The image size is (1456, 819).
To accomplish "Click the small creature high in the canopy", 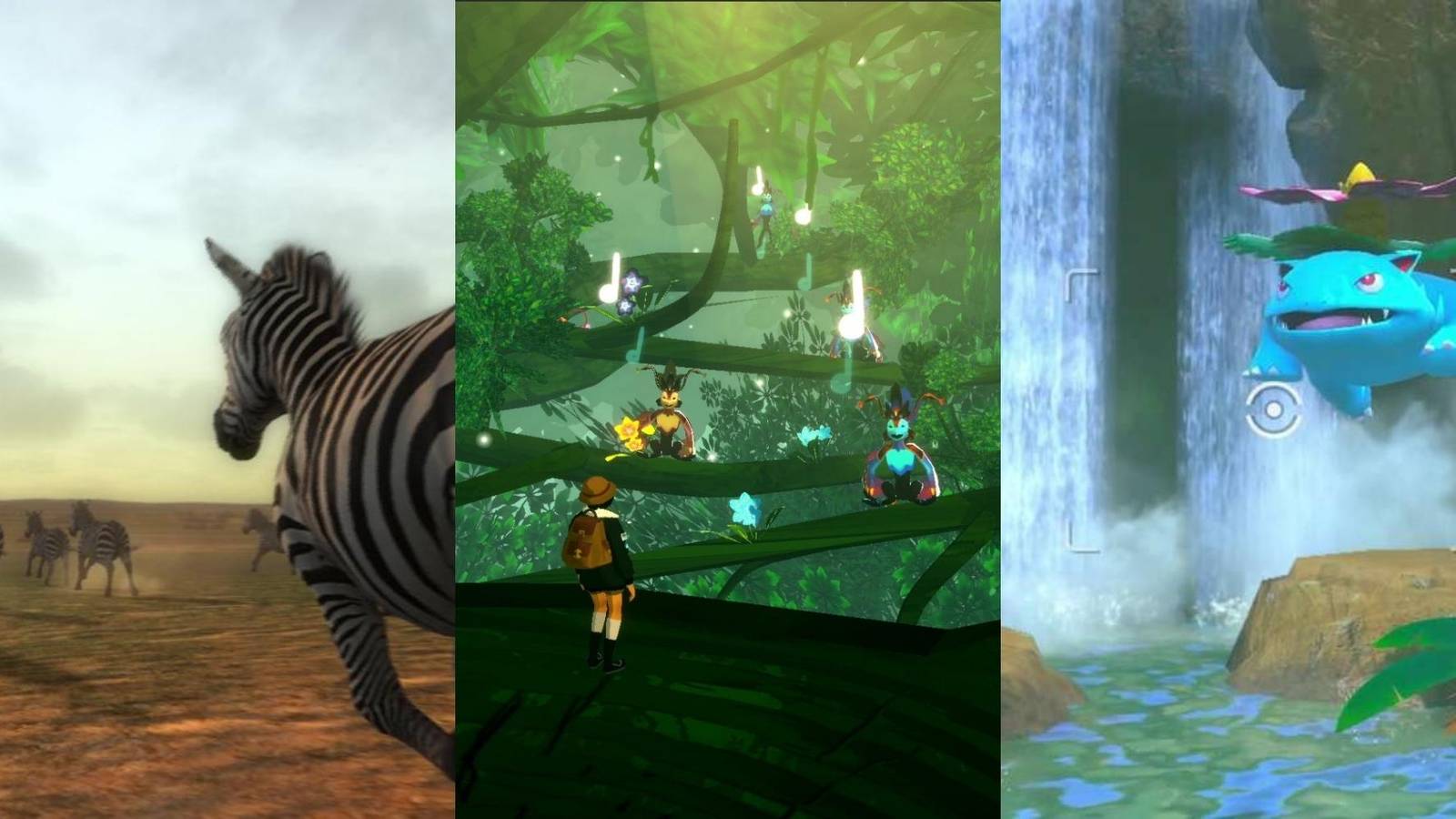I will pos(766,207).
